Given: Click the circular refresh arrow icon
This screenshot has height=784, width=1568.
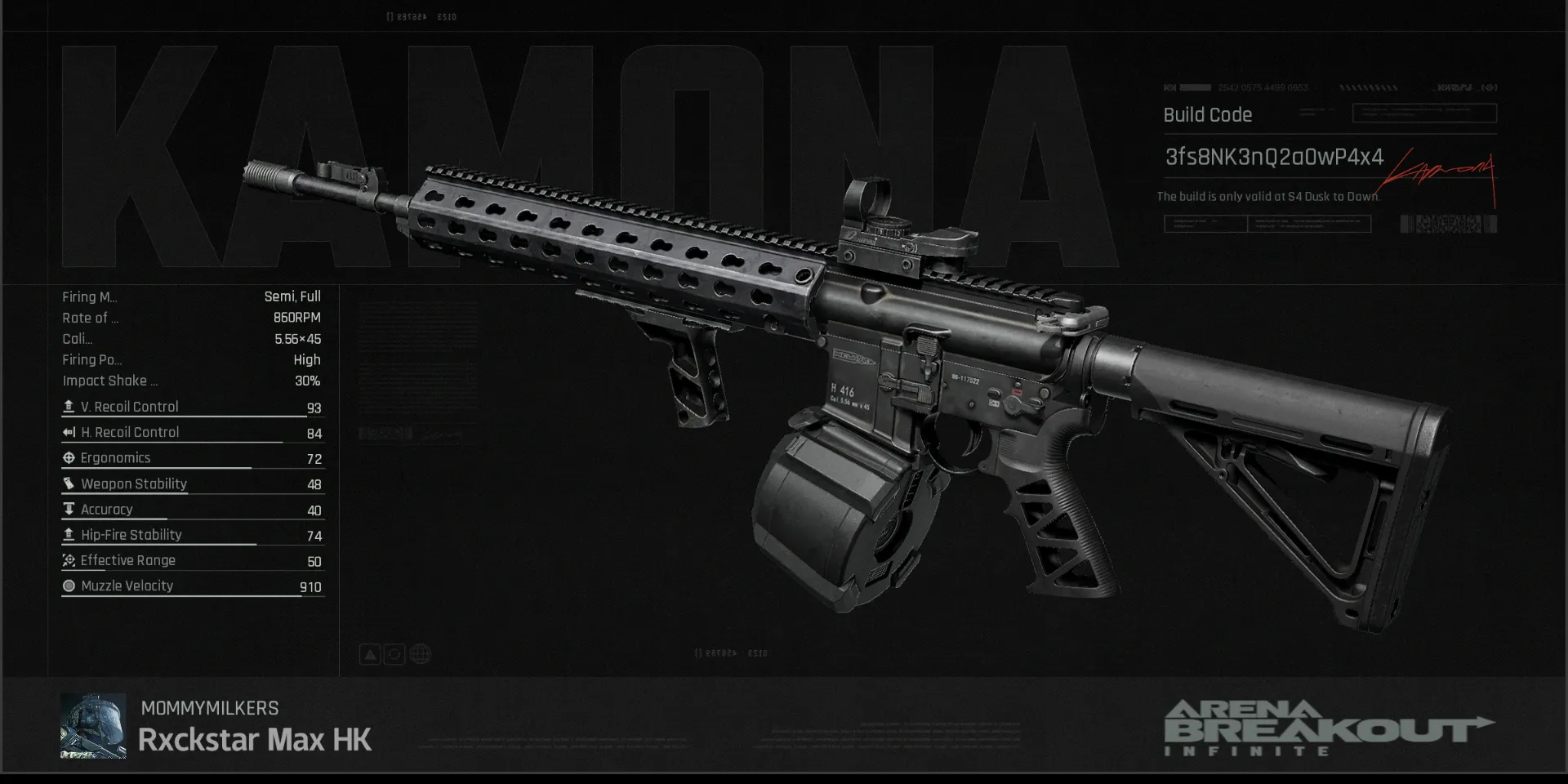Looking at the screenshot, I should point(394,654).
